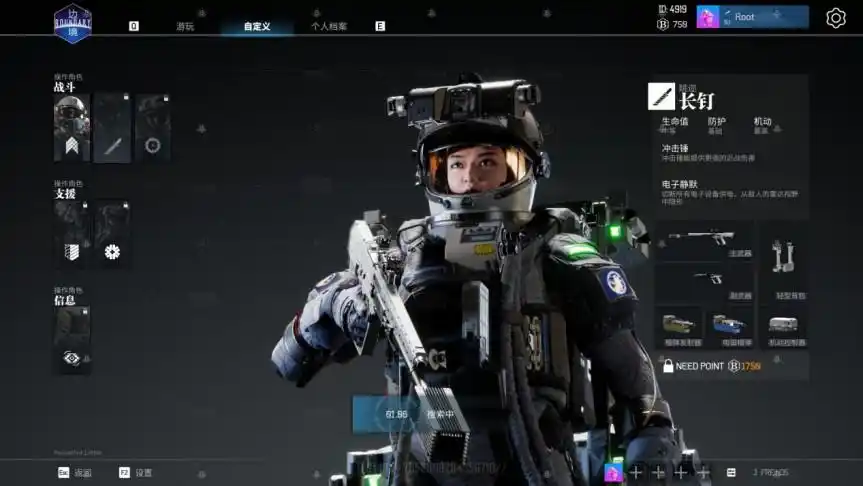This screenshot has height=486, width=863.
Task: Select the nail-icon combat operator card
Action: coord(112,128)
